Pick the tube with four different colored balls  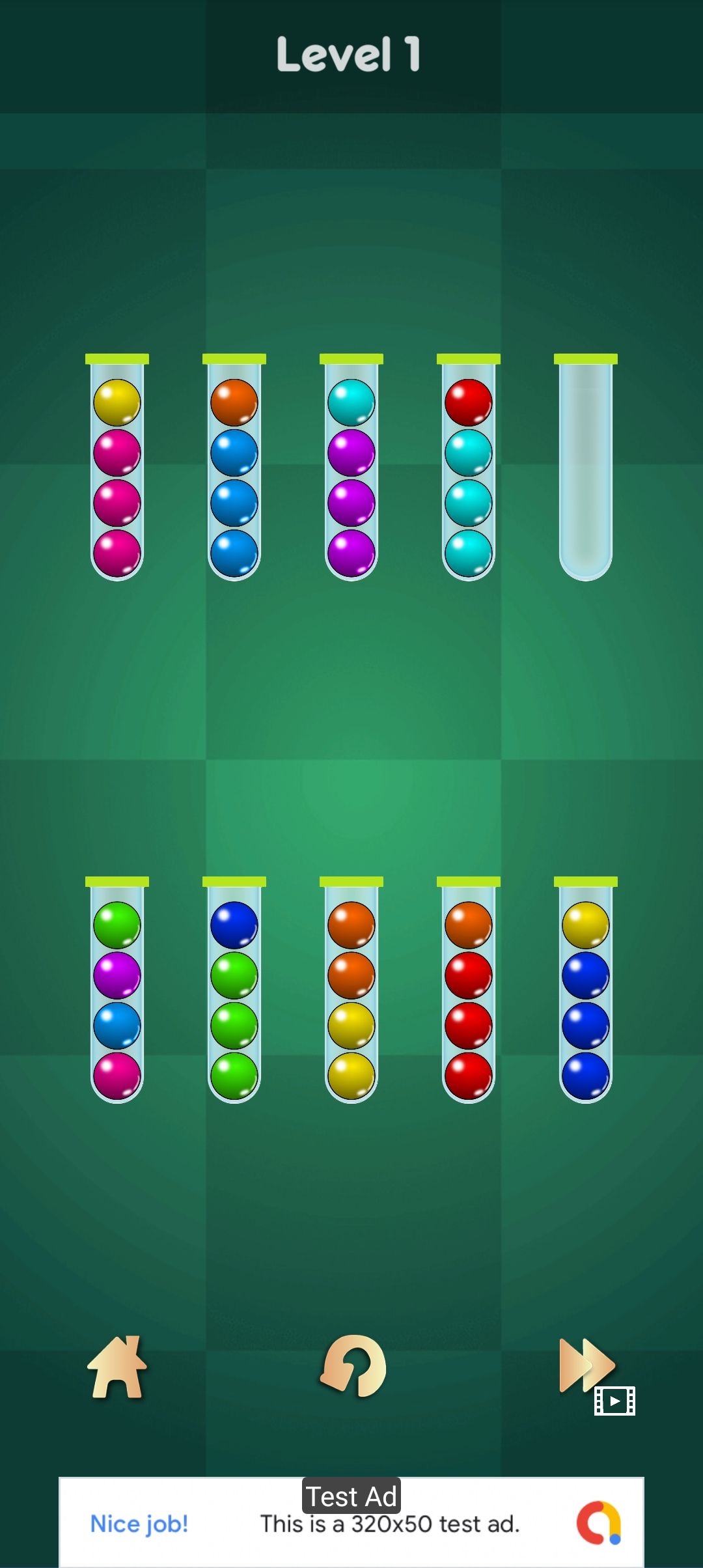[117, 991]
